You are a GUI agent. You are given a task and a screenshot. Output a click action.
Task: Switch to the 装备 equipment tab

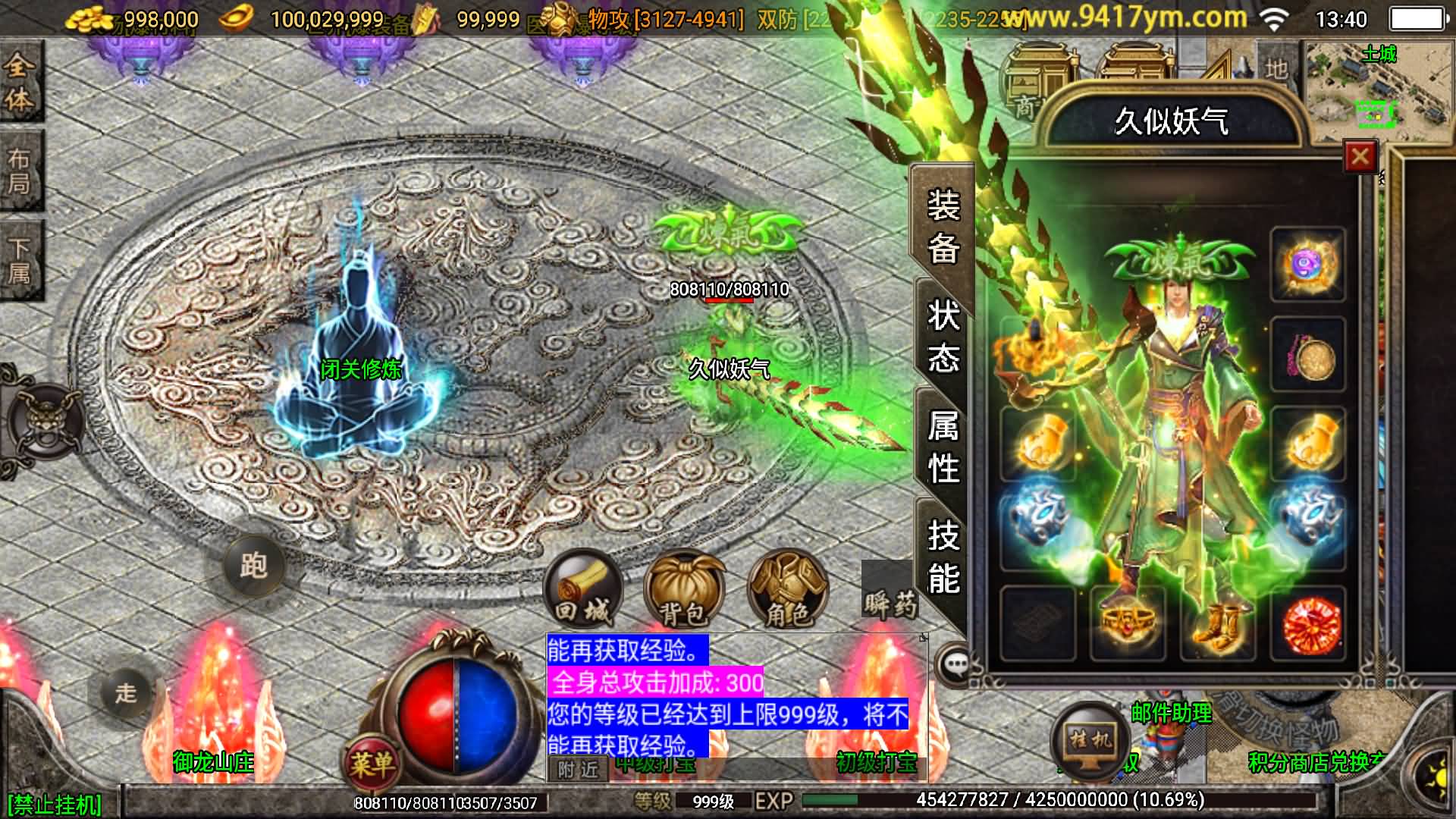click(x=943, y=226)
